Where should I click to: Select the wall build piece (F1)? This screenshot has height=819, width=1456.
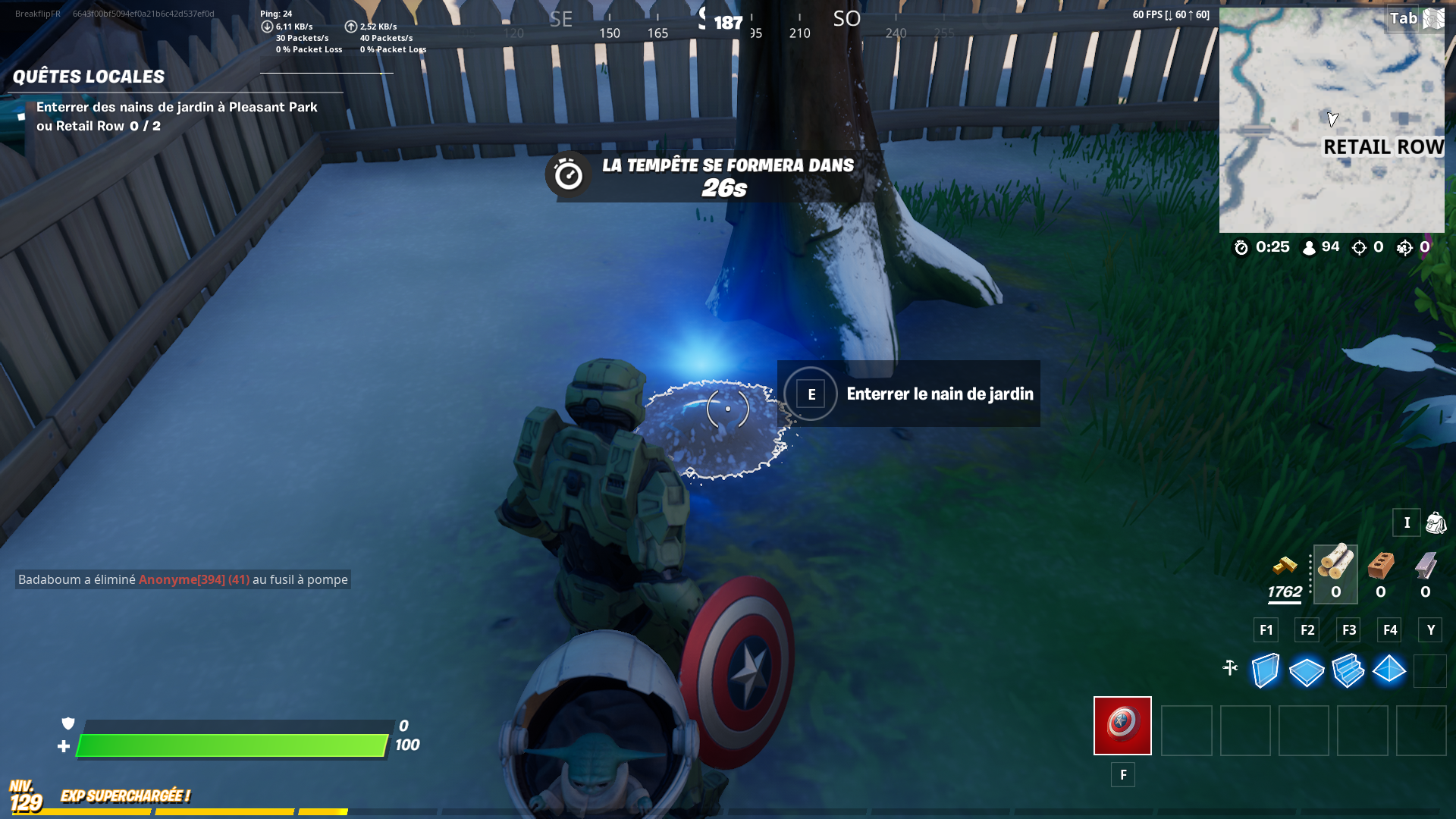pyautogui.click(x=1265, y=670)
